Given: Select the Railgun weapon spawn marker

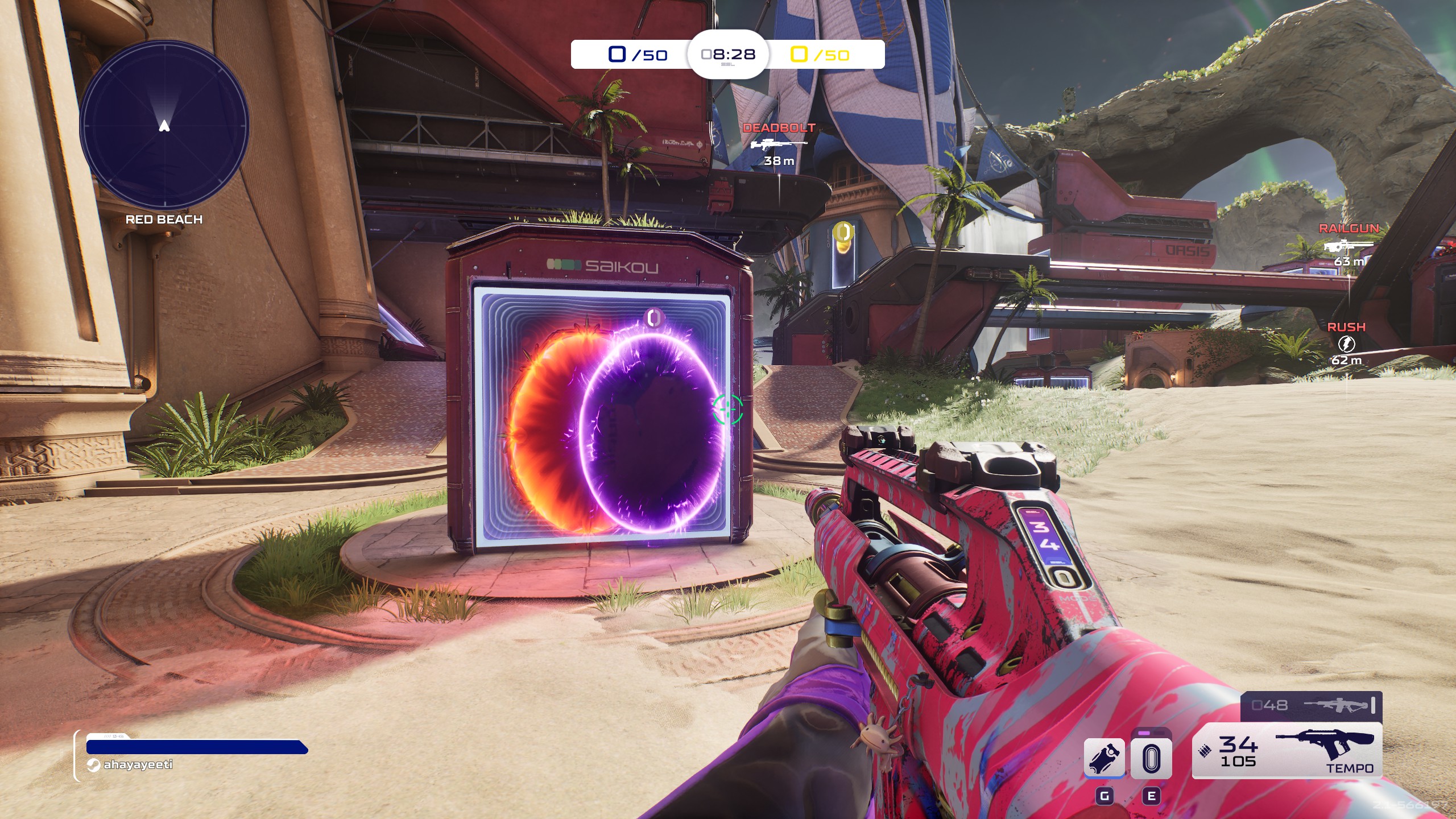Looking at the screenshot, I should coord(1349,245).
